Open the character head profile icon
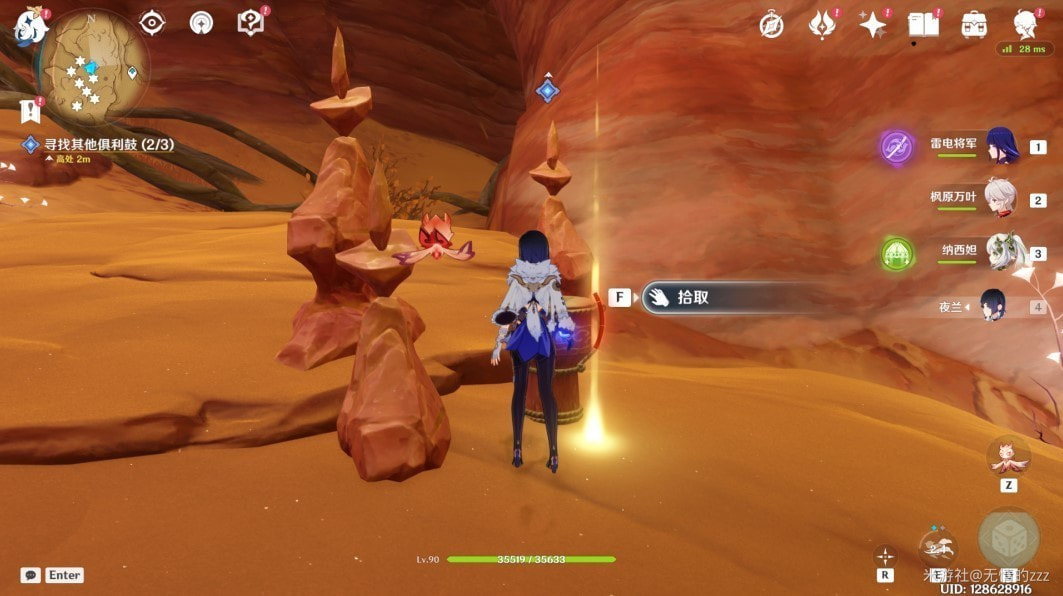1063x596 pixels. tap(1025, 24)
